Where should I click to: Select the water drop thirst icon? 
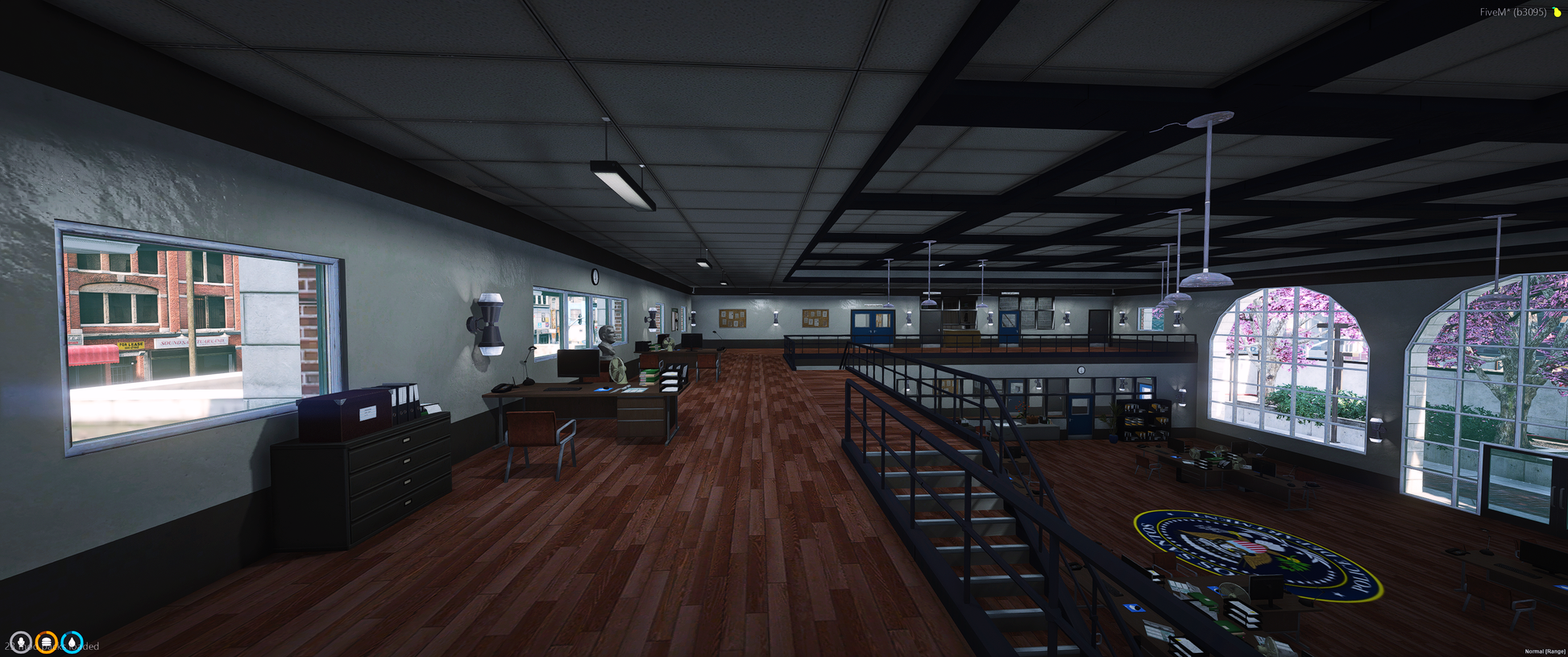[x=73, y=642]
